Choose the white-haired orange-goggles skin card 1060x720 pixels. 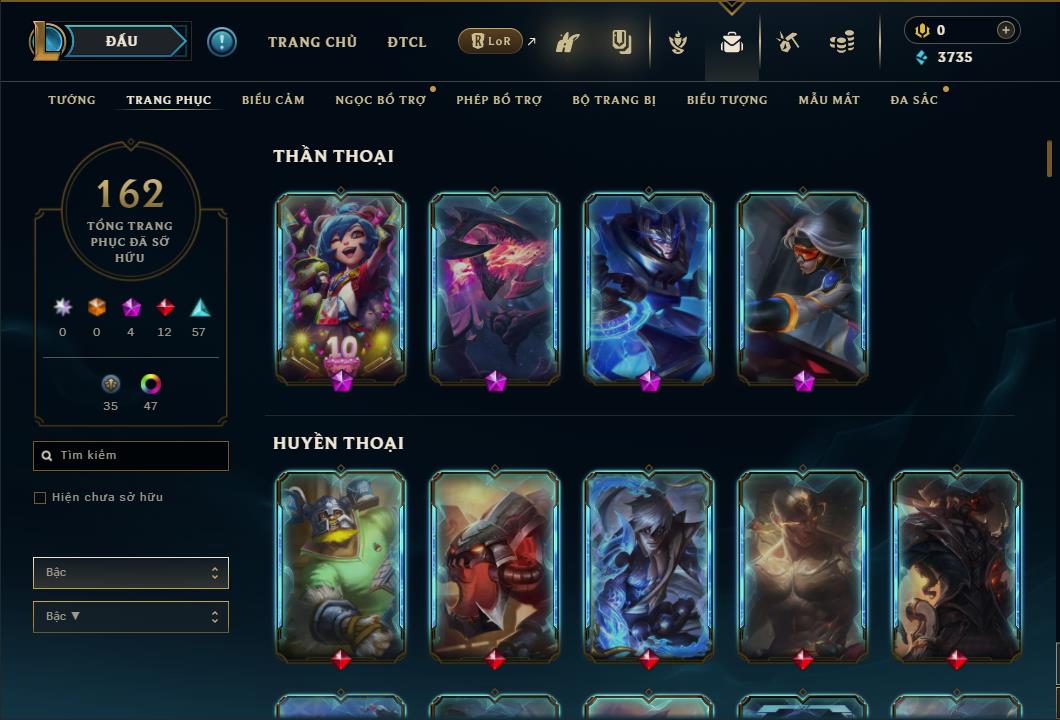pyautogui.click(x=803, y=288)
